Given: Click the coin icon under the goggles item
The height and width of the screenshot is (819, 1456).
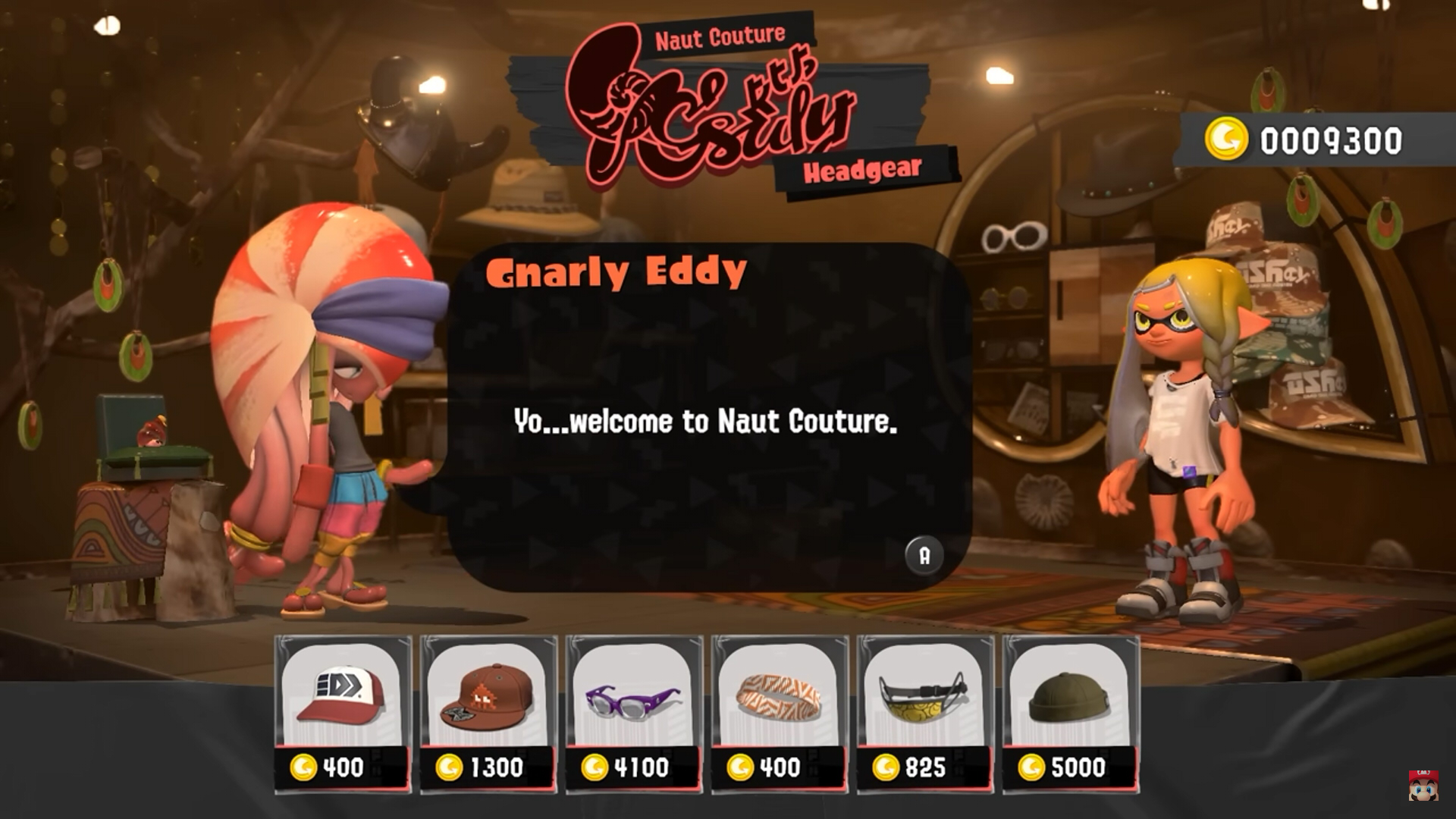Looking at the screenshot, I should (889, 768).
